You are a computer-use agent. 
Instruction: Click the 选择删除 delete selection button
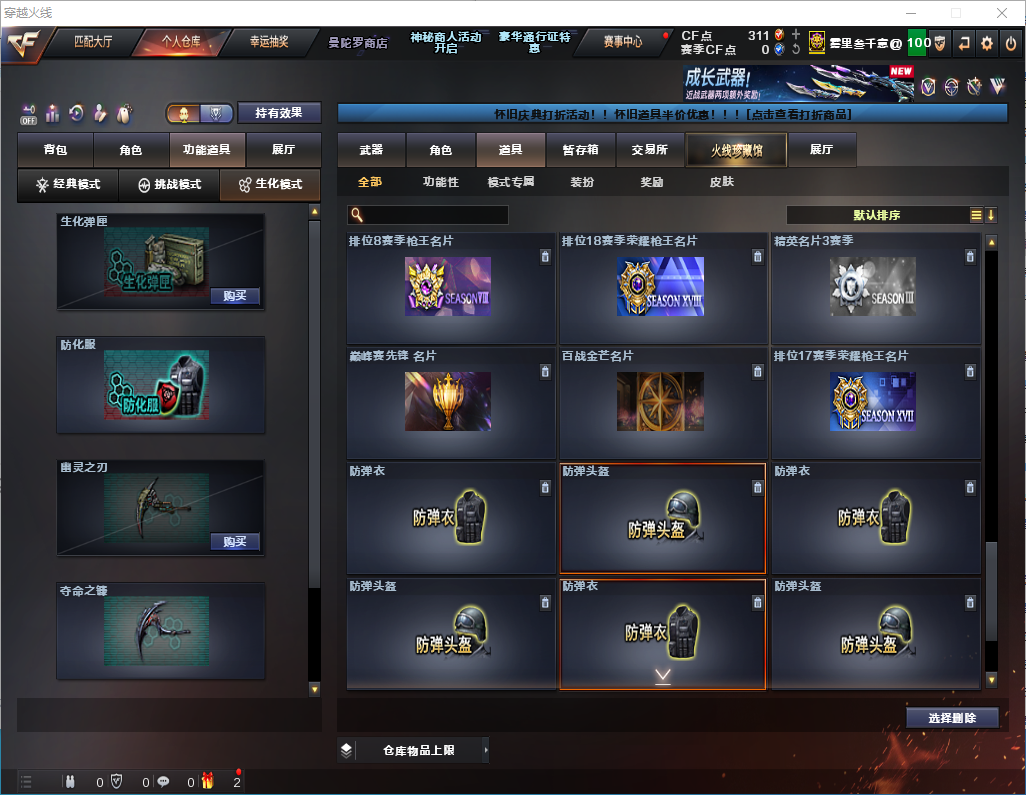[952, 718]
